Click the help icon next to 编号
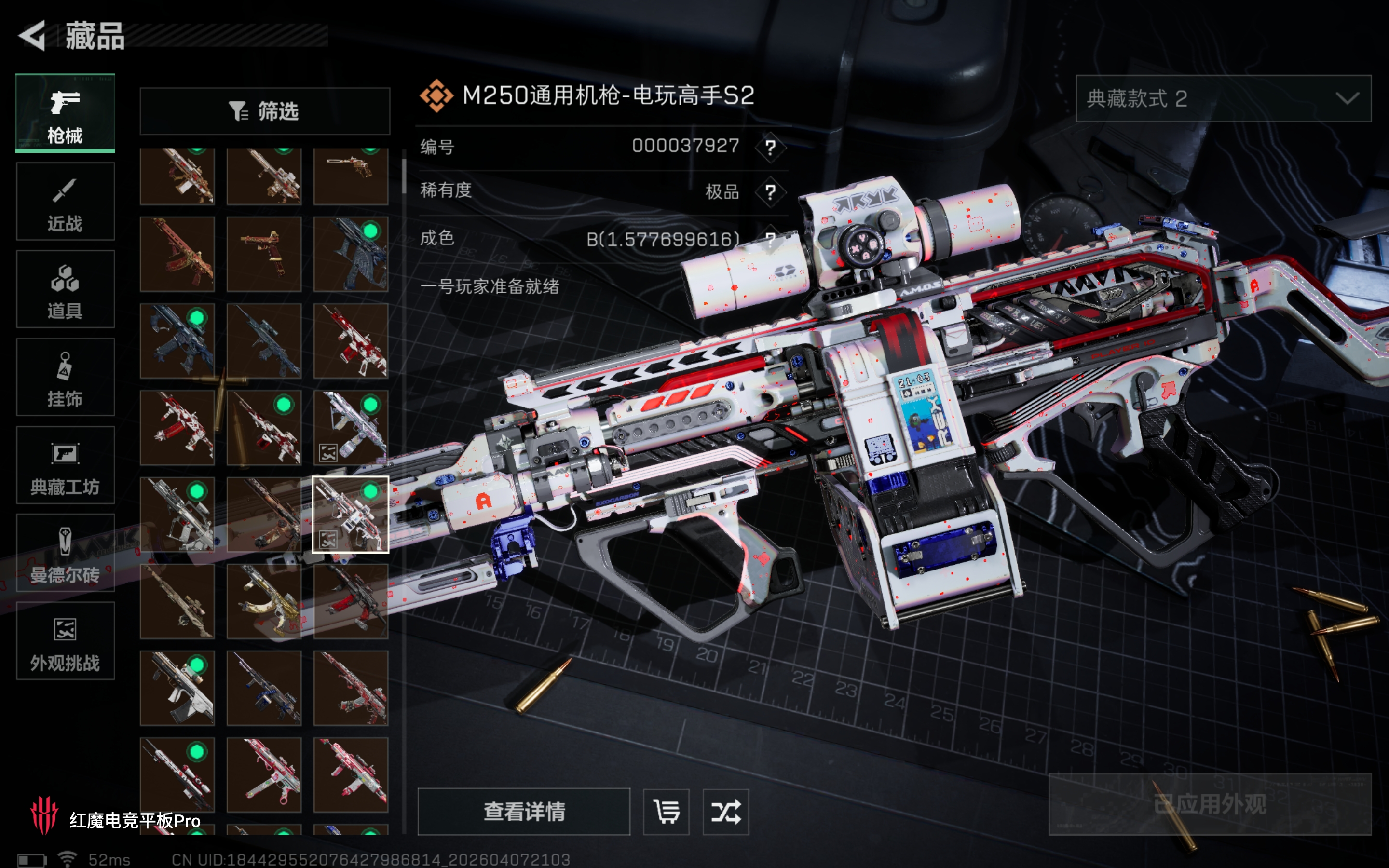 [x=770, y=148]
